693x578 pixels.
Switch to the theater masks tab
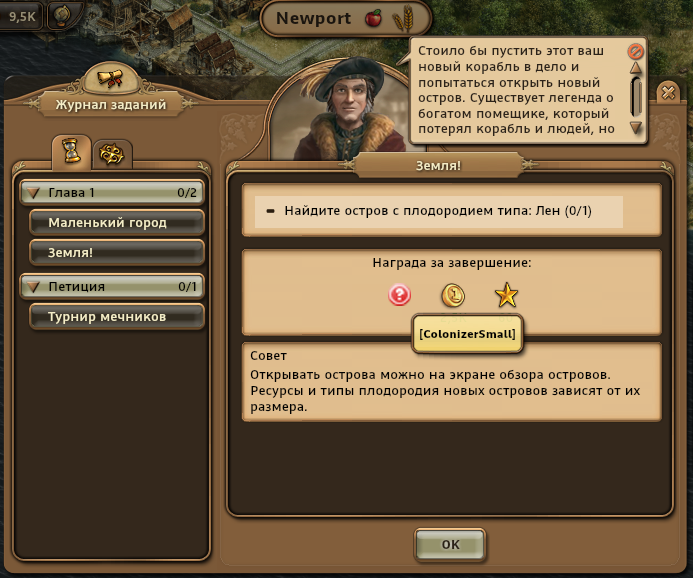point(109,154)
